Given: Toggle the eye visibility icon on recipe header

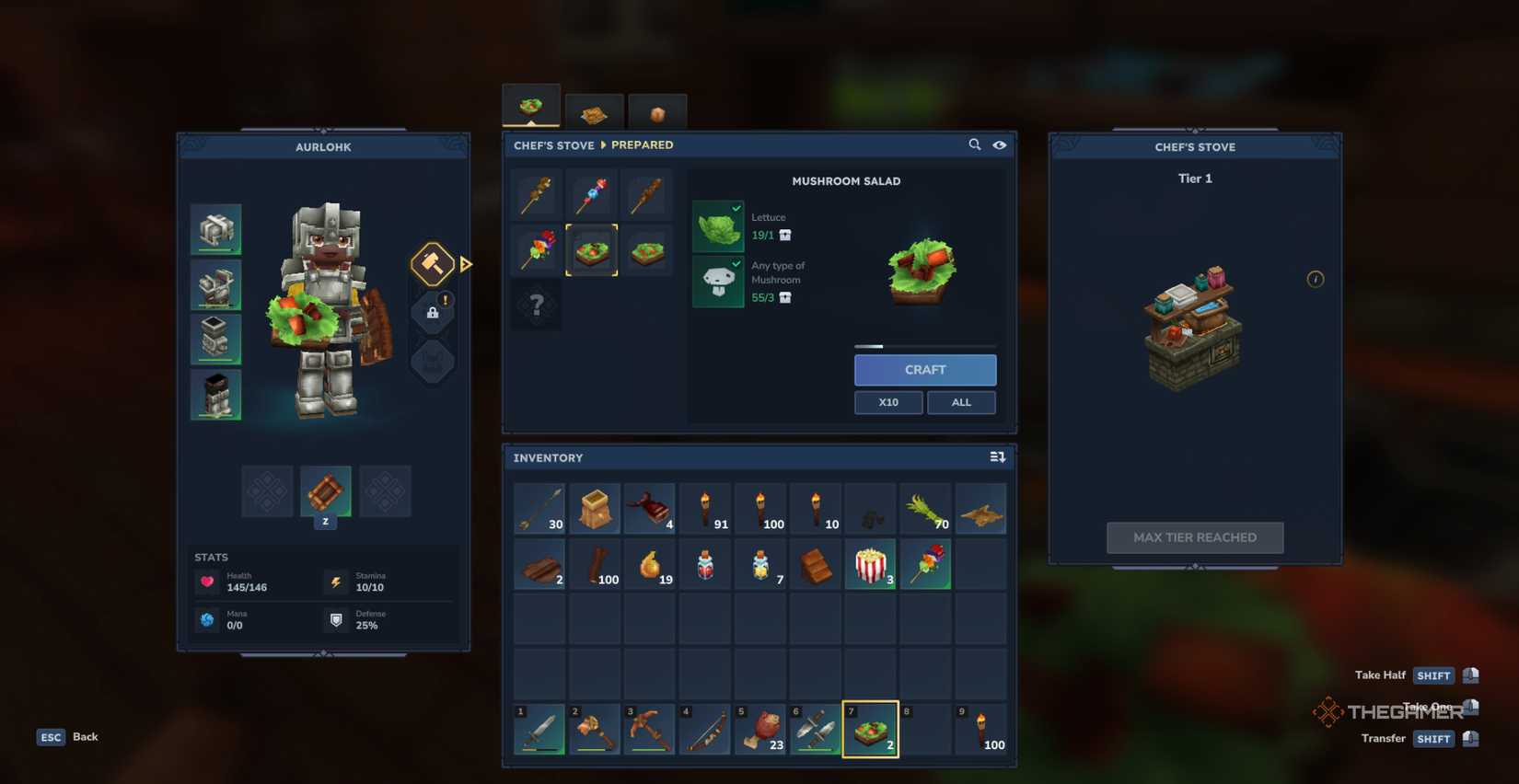Looking at the screenshot, I should [x=1000, y=144].
